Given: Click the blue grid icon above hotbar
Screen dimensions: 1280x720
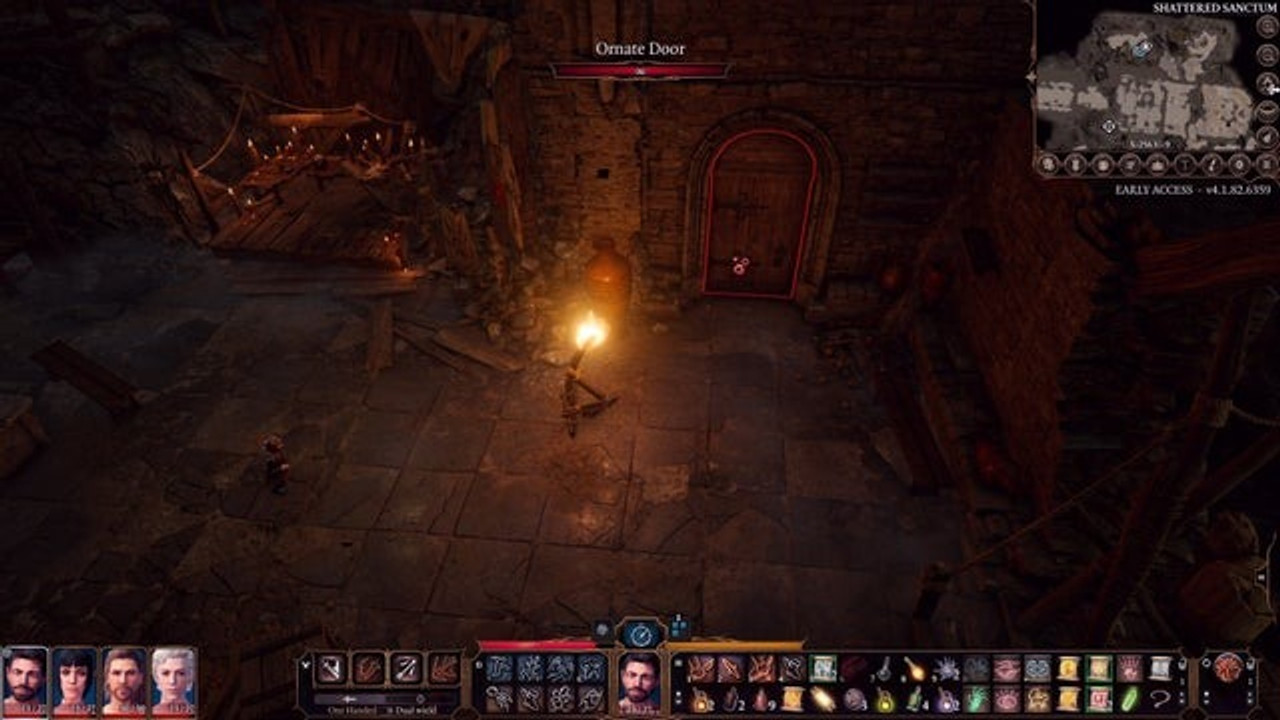Looking at the screenshot, I should coord(680,627).
